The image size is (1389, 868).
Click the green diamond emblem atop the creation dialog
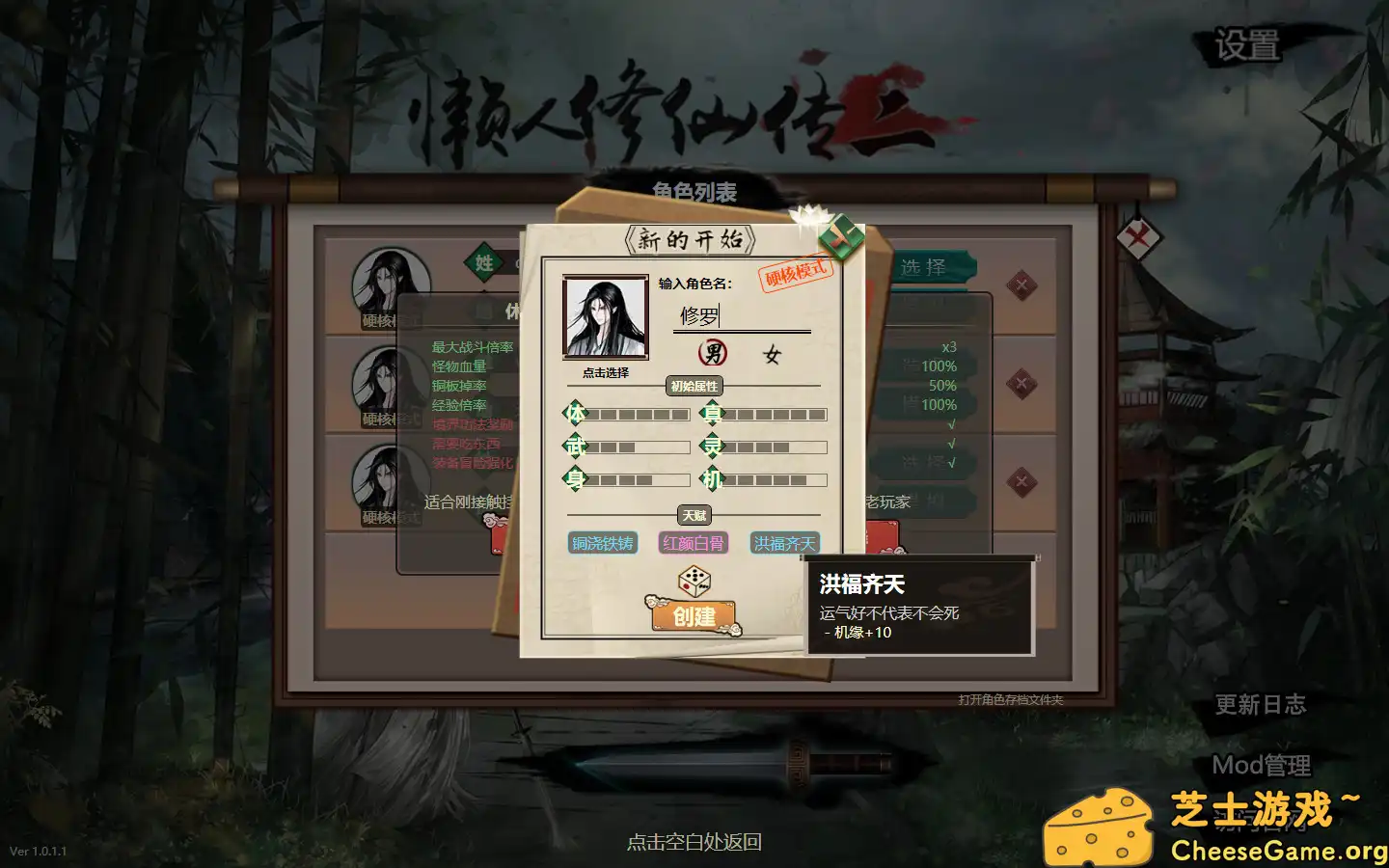pyautogui.click(x=841, y=235)
